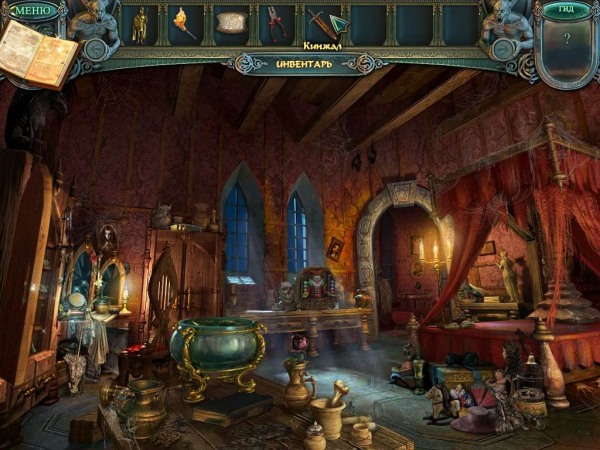Open the Меню button

[32, 11]
